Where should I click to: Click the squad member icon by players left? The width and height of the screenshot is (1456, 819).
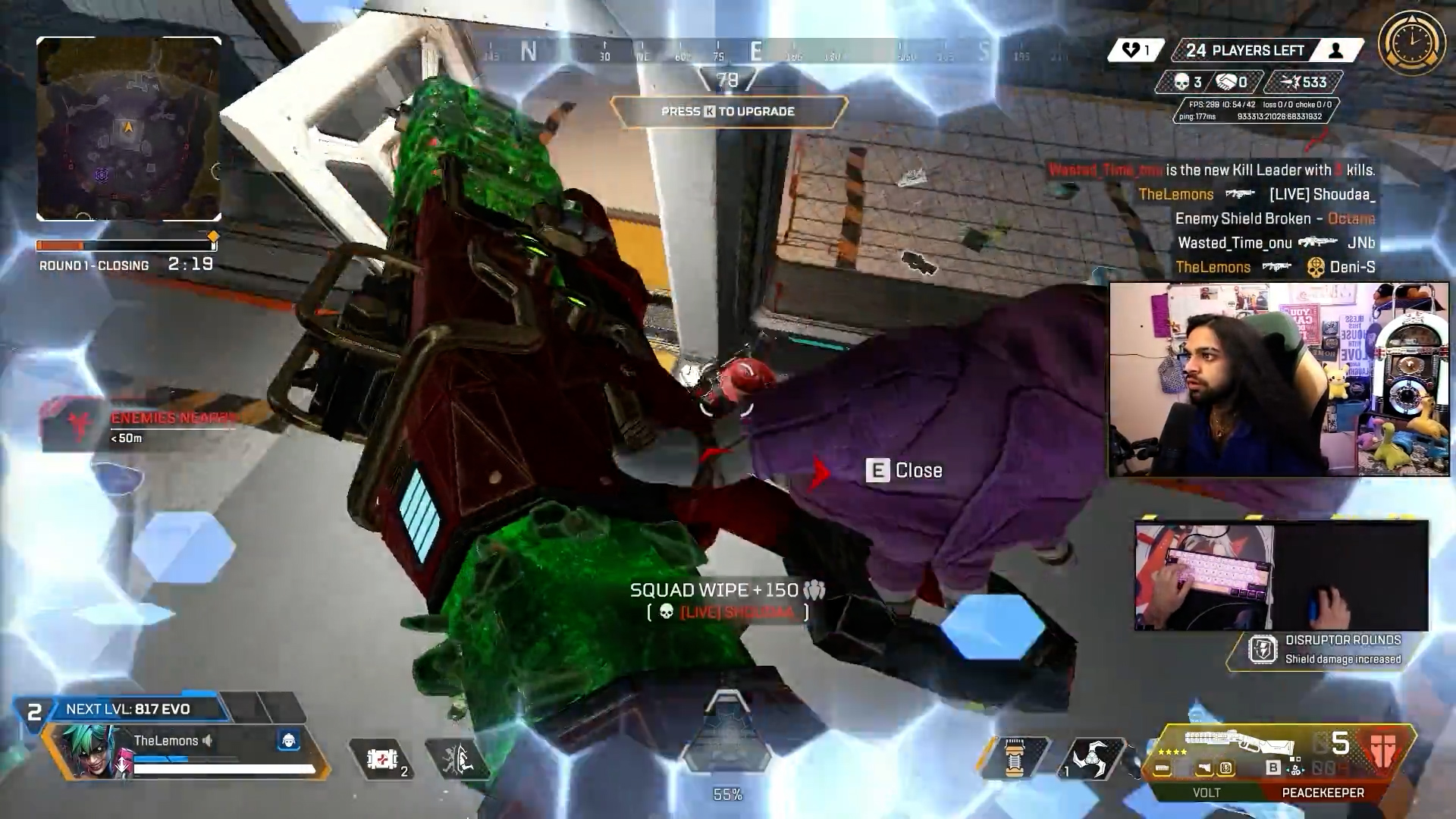tap(1336, 51)
